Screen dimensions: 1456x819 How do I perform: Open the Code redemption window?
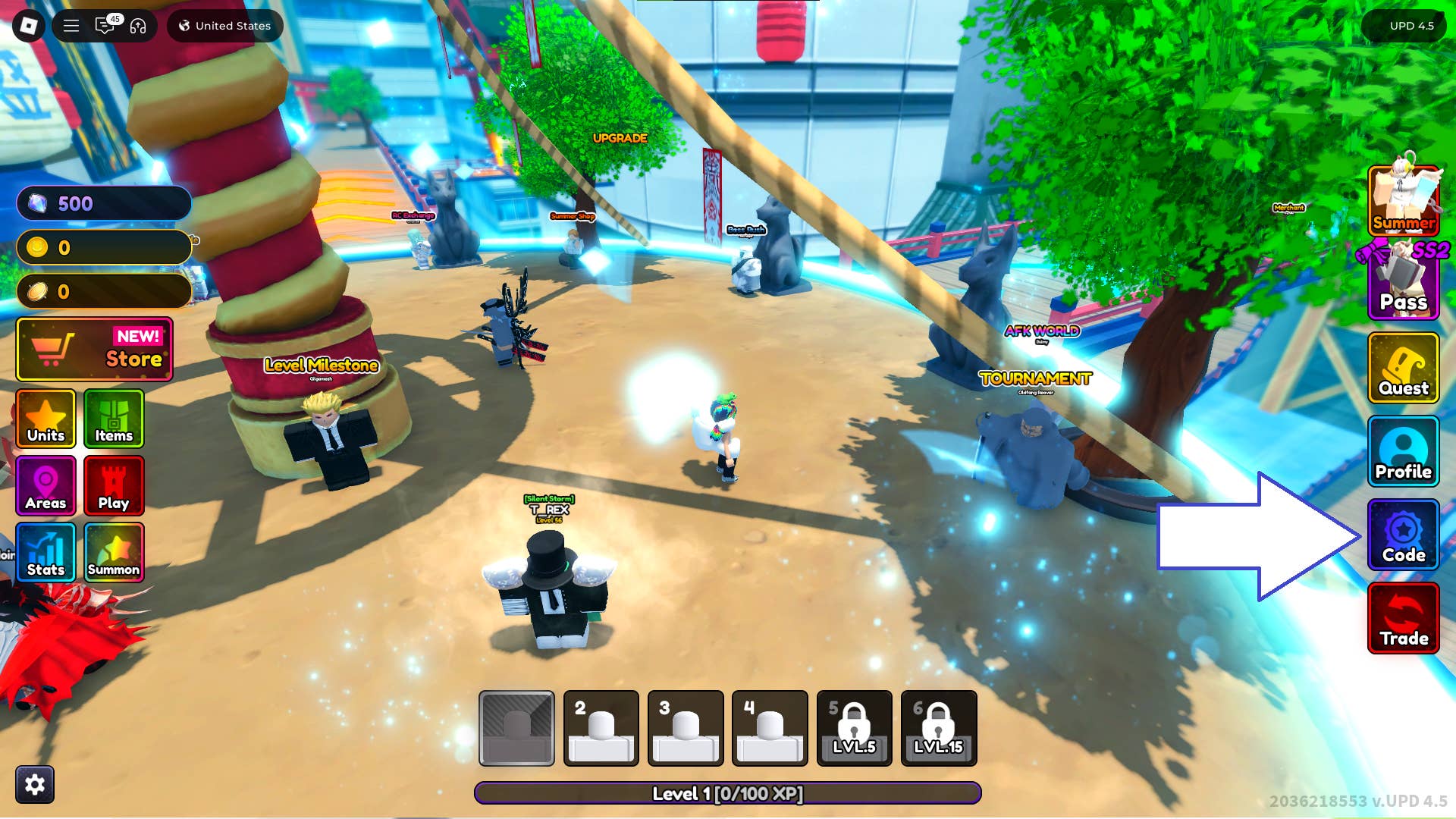(x=1403, y=535)
